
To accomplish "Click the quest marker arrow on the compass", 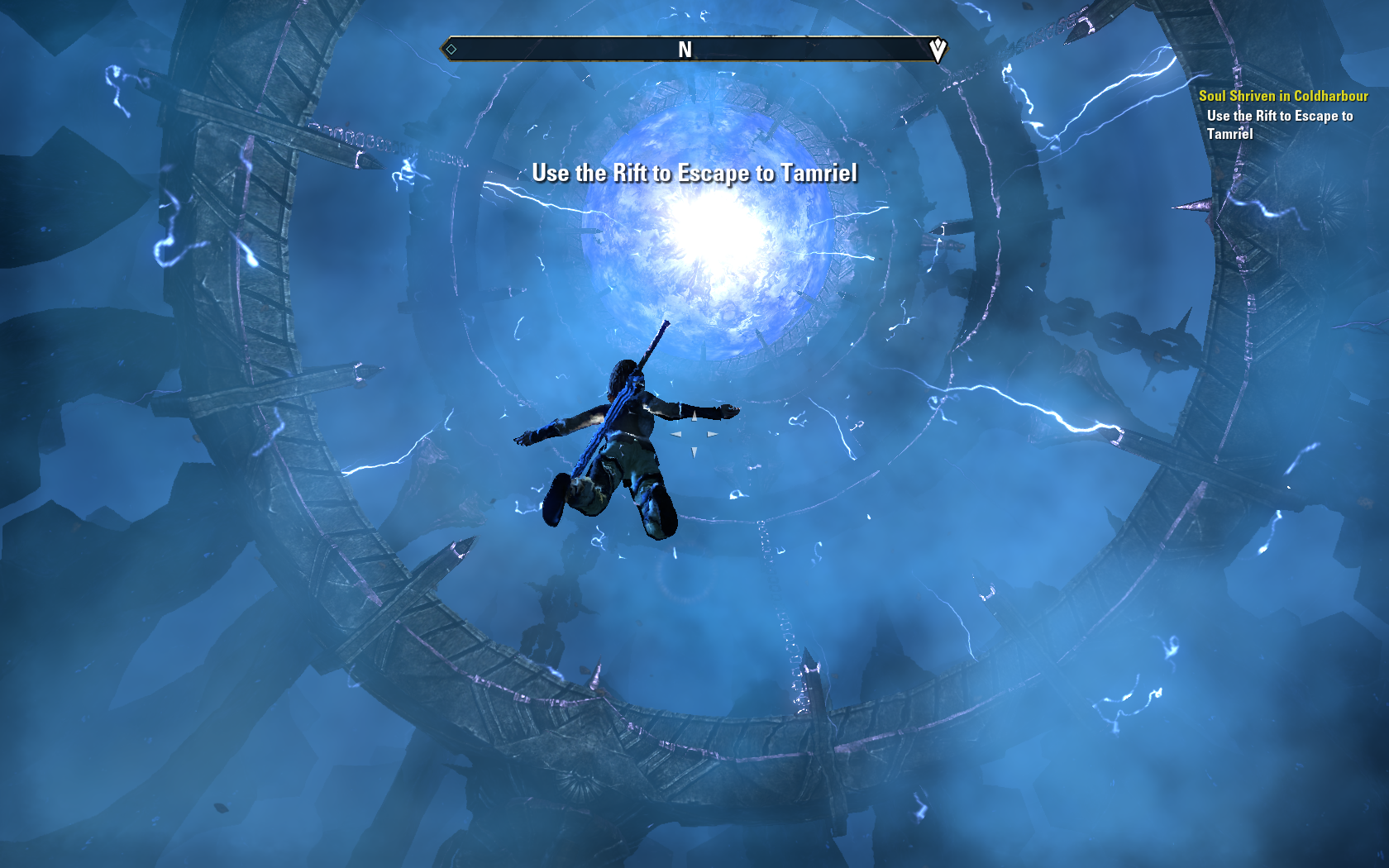I will pyautogui.click(x=937, y=50).
